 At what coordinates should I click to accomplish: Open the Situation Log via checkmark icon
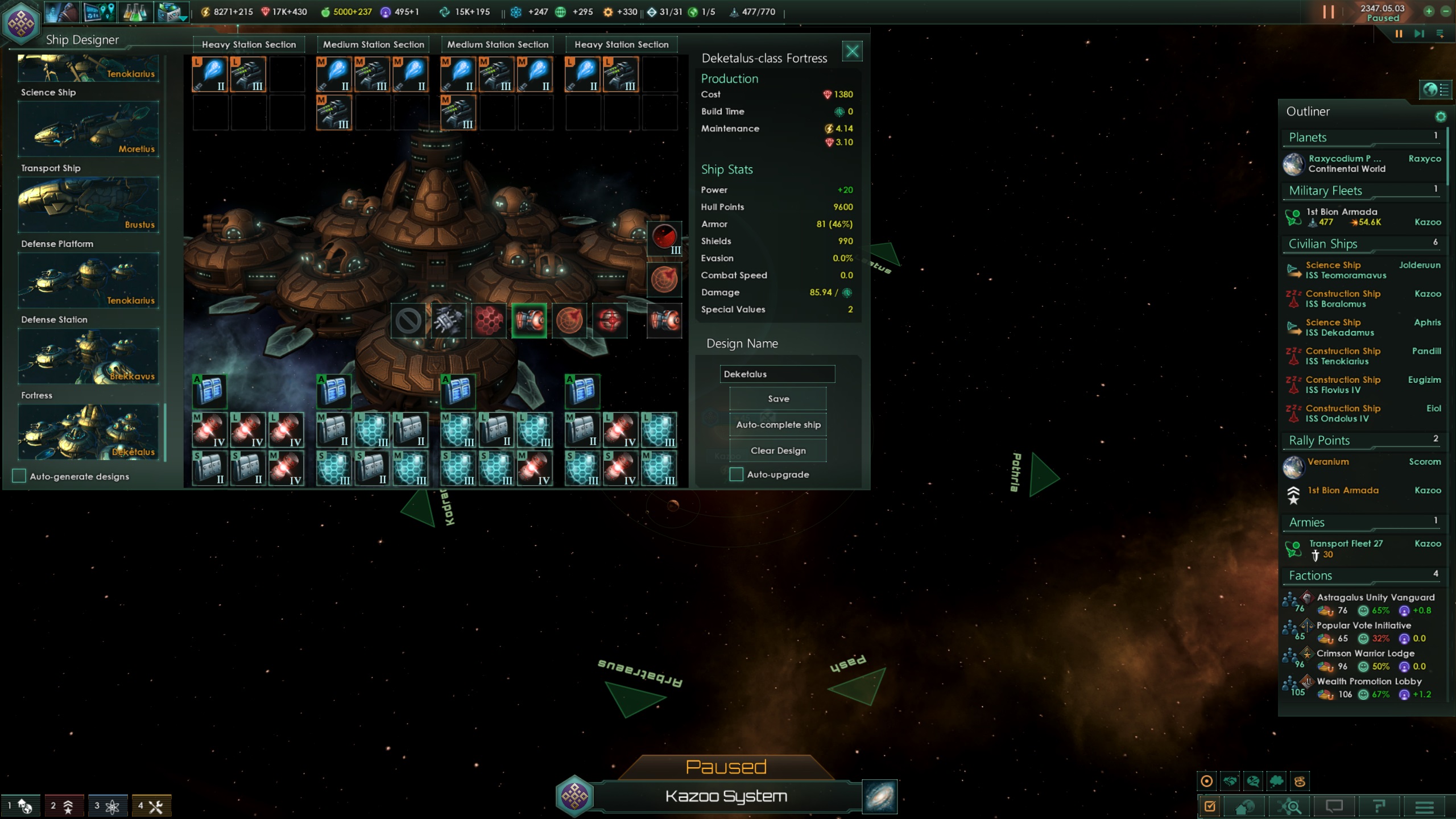point(1209,806)
